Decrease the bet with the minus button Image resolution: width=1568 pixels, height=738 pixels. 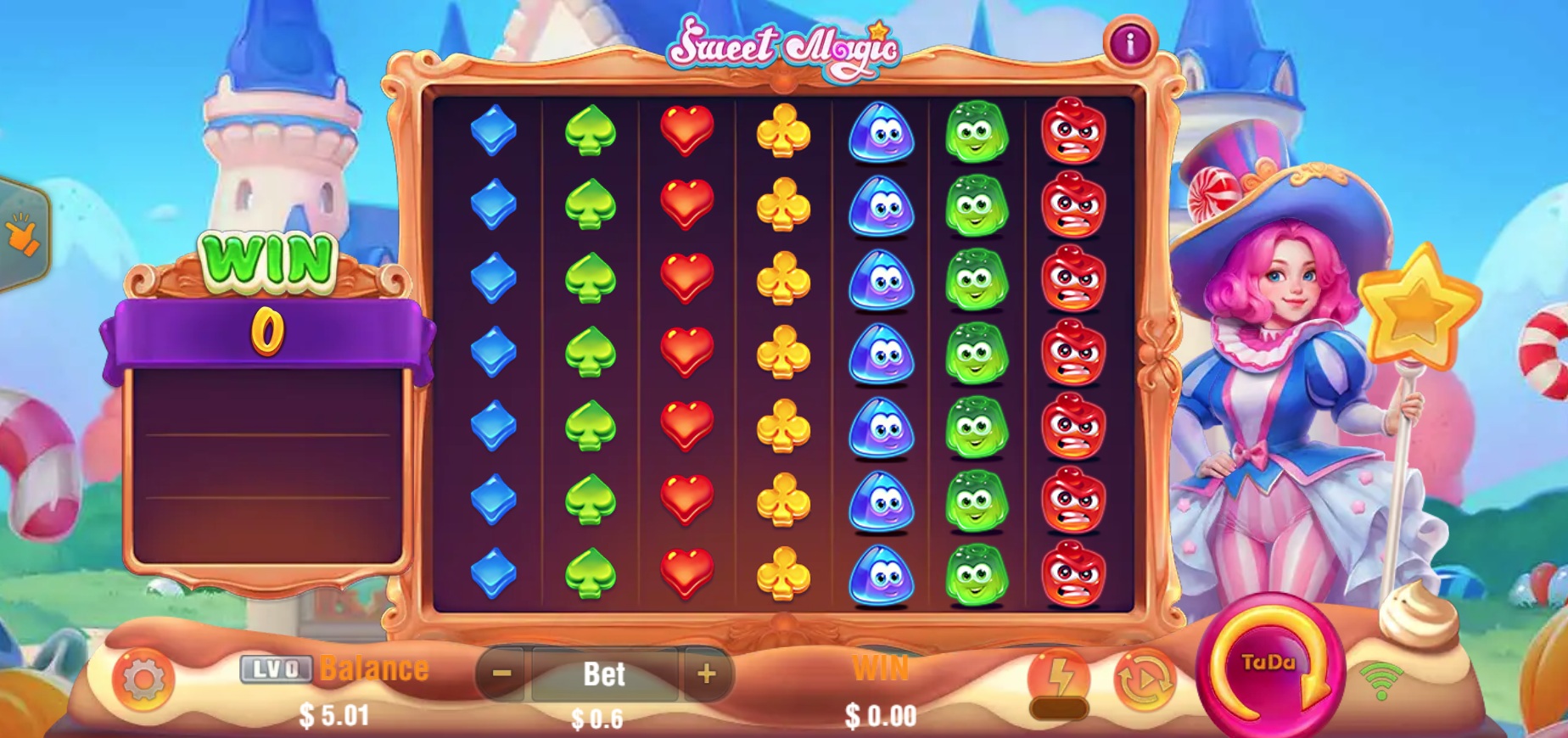click(501, 673)
